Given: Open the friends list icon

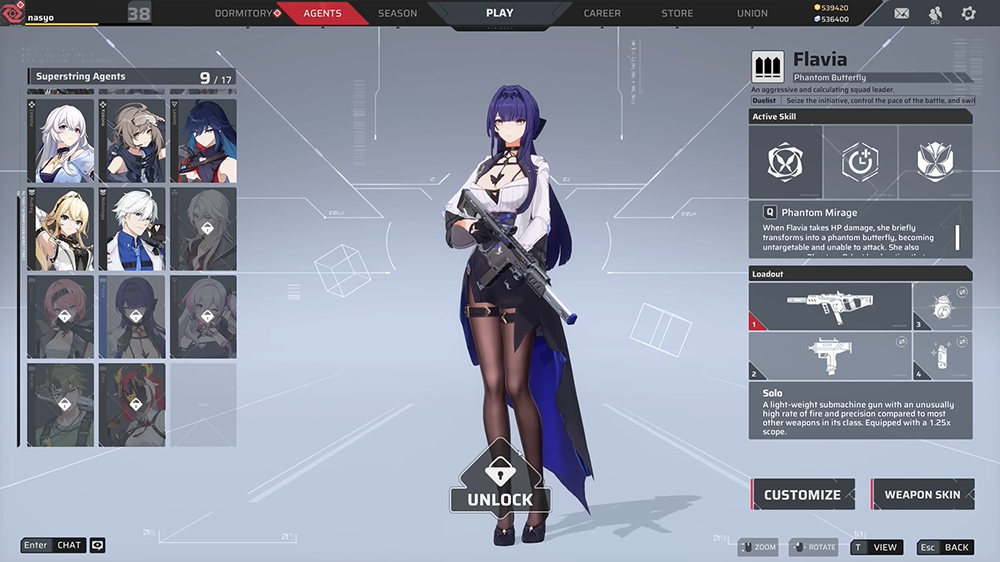Looking at the screenshot, I should [x=935, y=13].
